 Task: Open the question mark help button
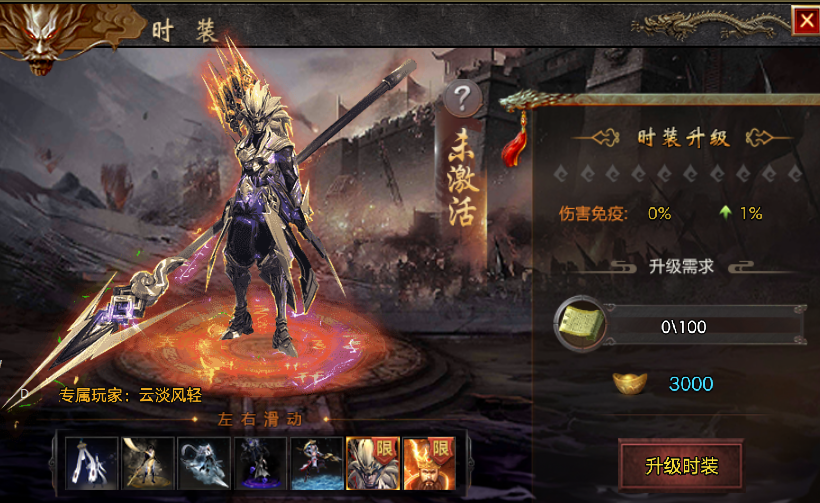click(461, 99)
